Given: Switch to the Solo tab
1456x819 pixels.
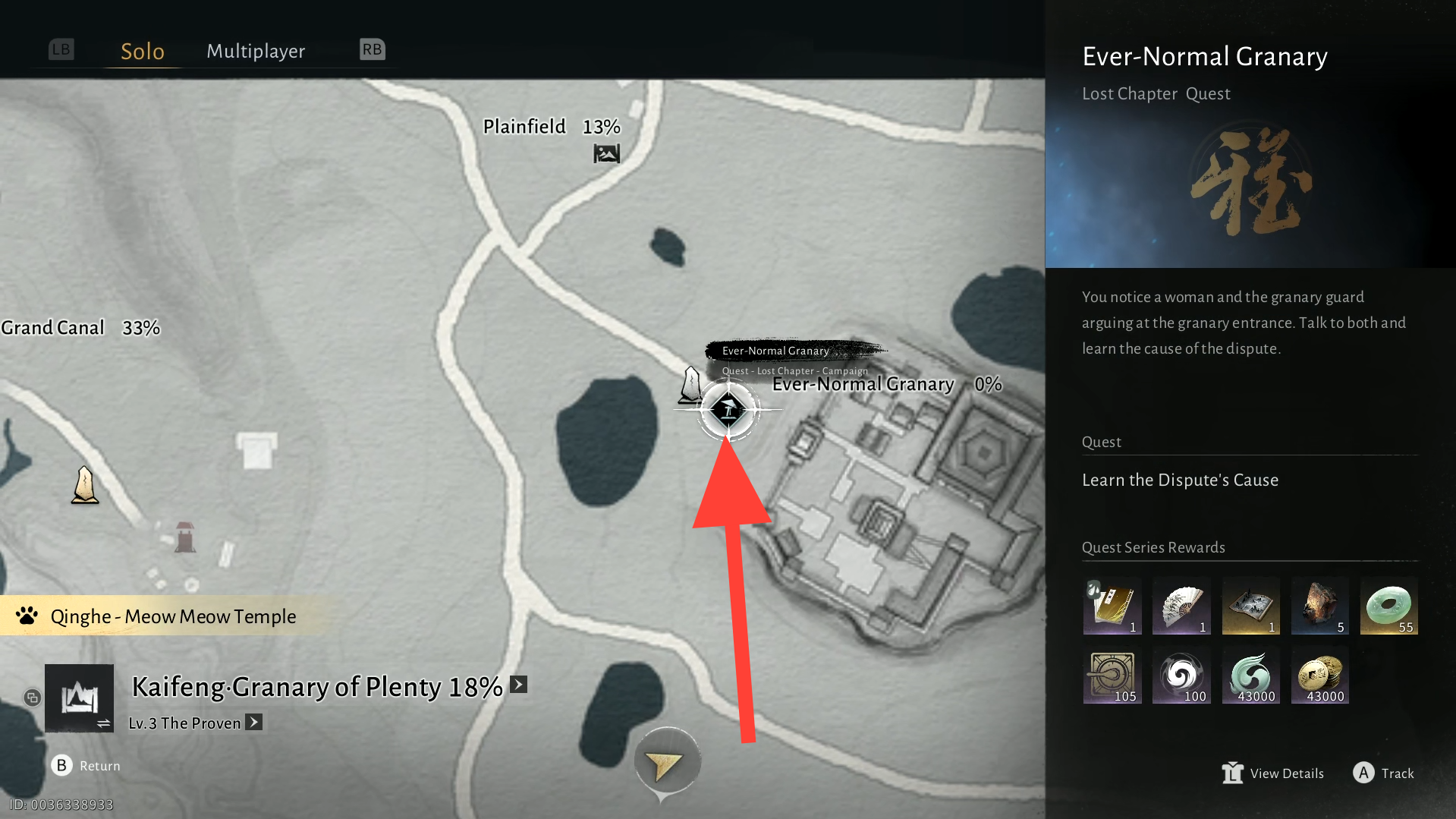Looking at the screenshot, I should (143, 52).
